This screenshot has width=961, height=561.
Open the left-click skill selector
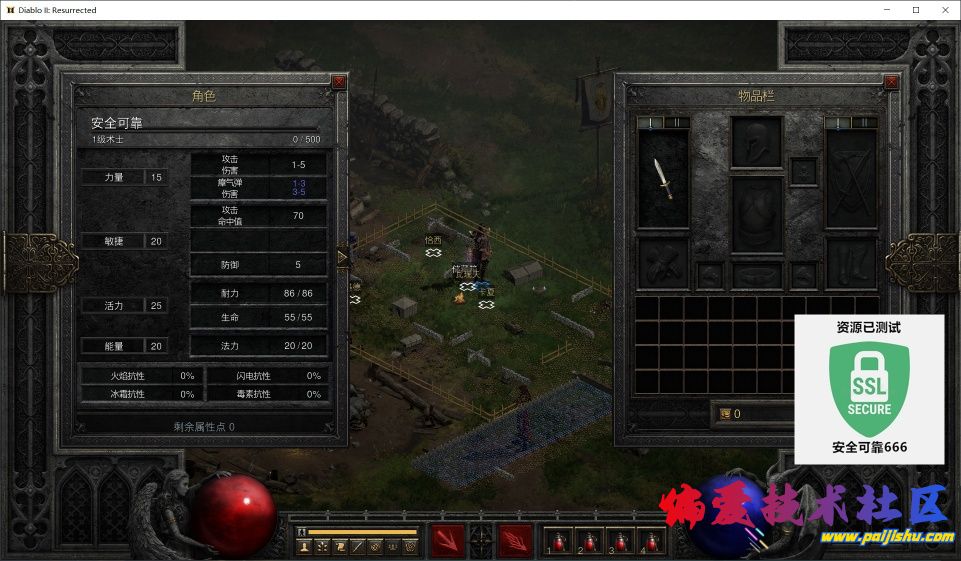point(447,540)
